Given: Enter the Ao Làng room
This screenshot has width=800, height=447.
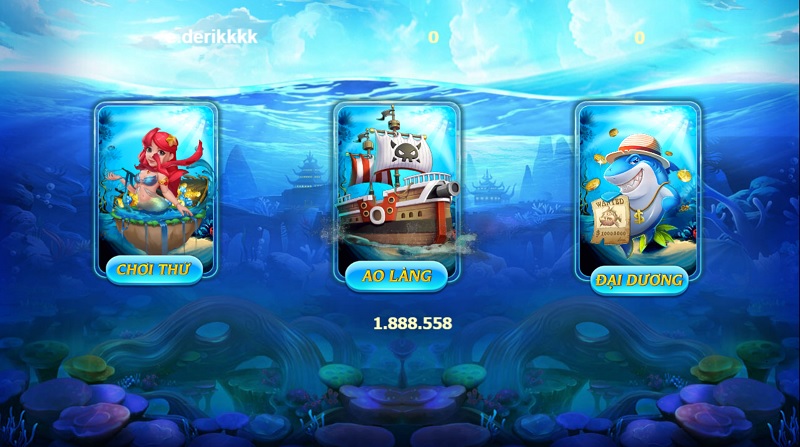Looking at the screenshot, I should (x=397, y=276).
